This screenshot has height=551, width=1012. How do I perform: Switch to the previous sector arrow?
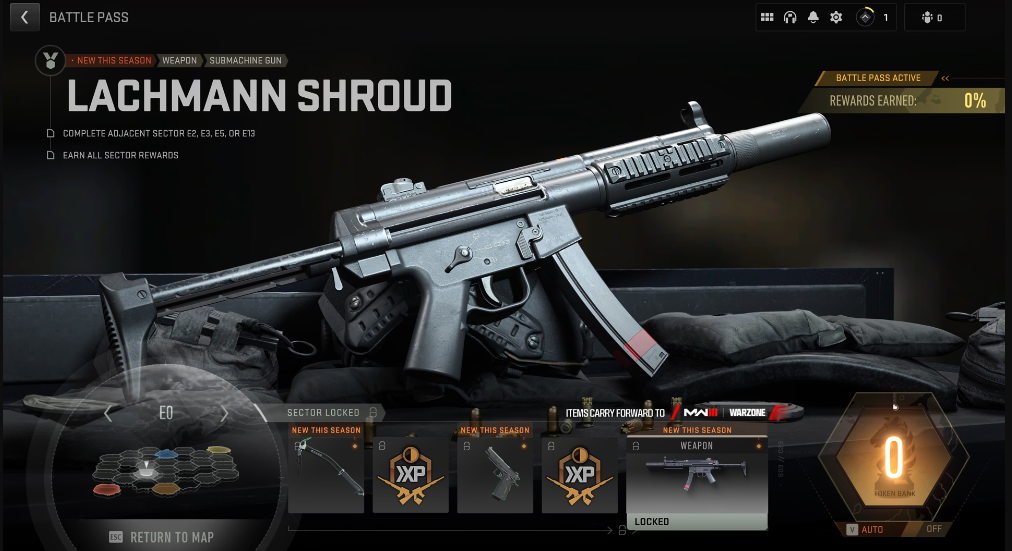coord(108,413)
